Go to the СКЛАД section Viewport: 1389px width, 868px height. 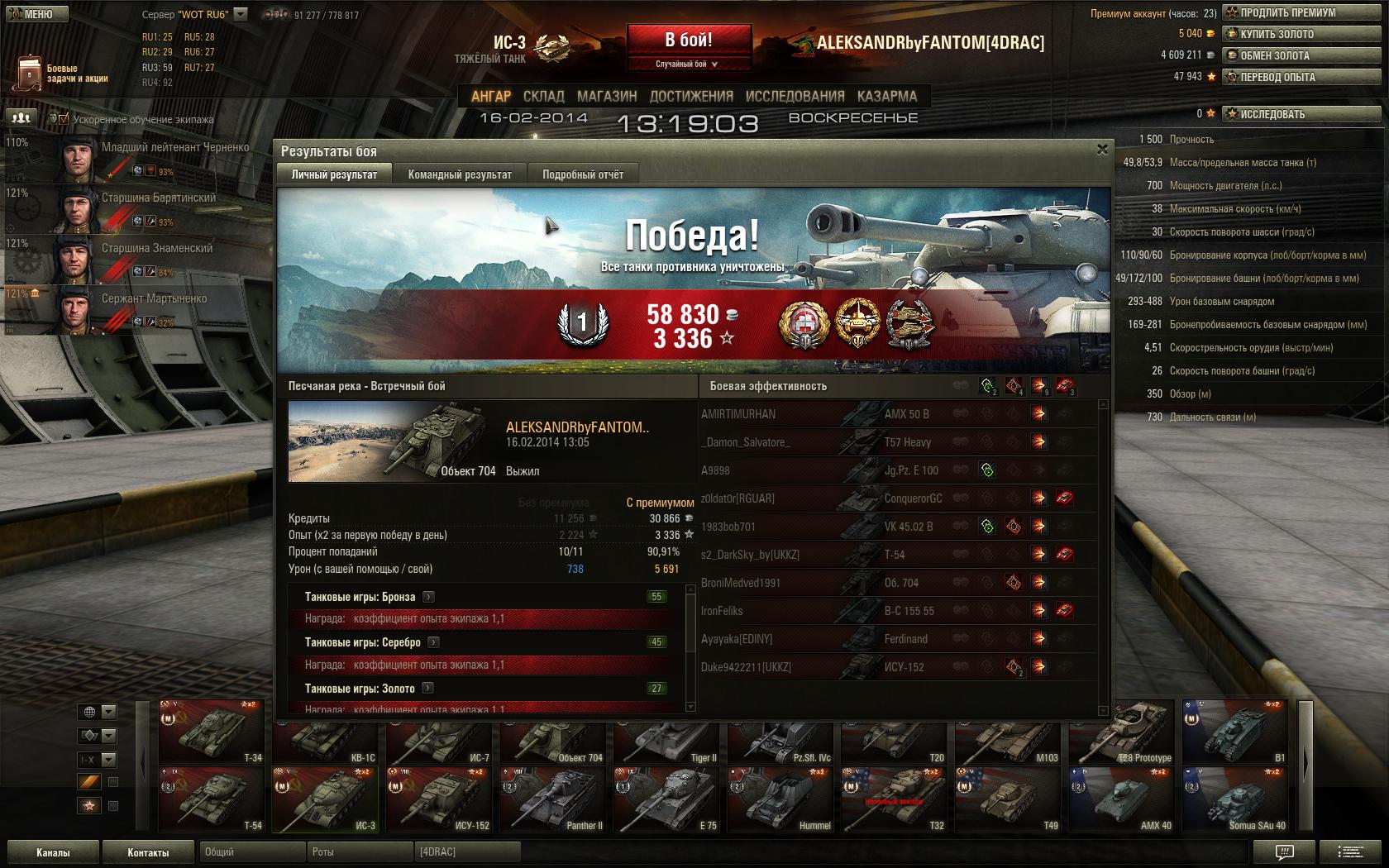pos(543,97)
